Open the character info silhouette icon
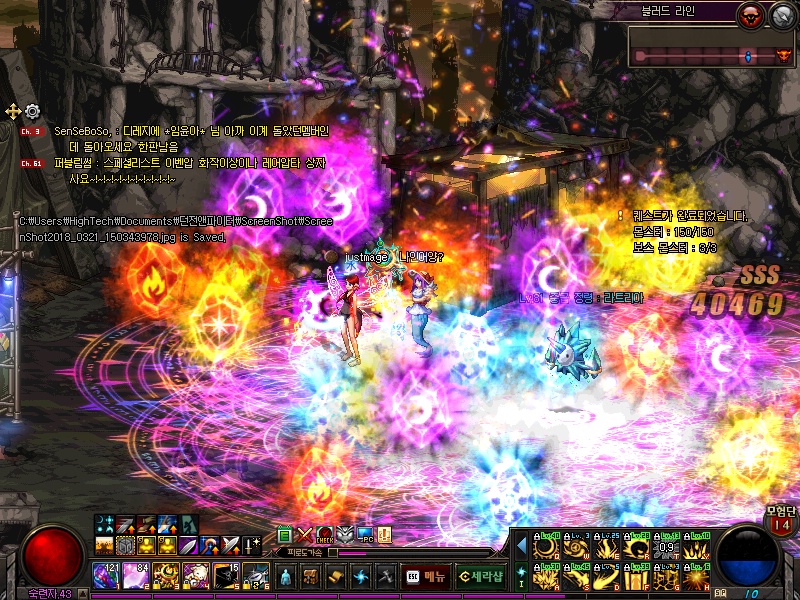This screenshot has height=600, width=800. point(285,577)
